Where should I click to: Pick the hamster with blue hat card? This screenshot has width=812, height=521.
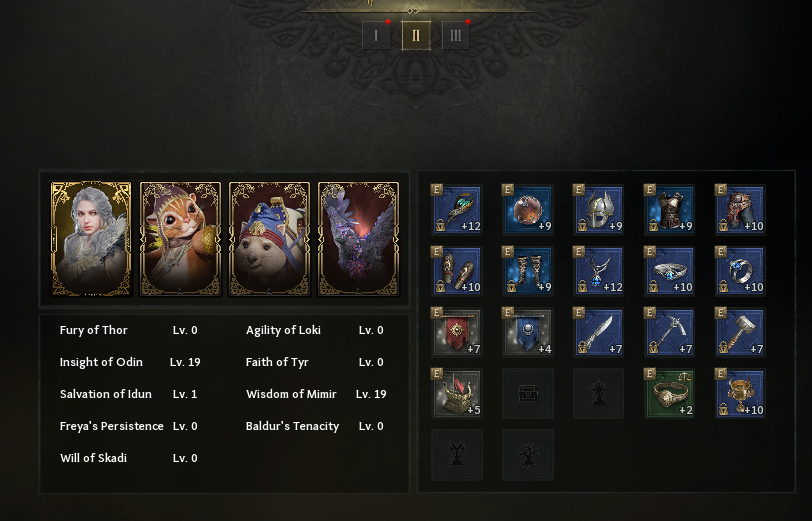[269, 239]
